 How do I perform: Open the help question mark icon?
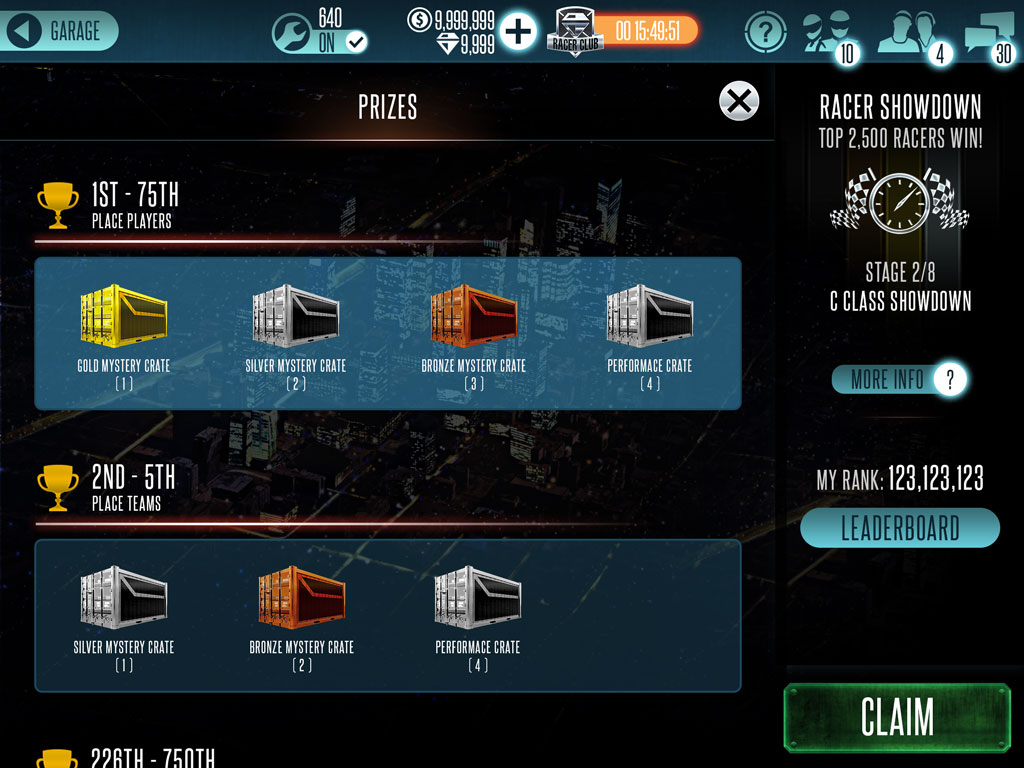tap(765, 33)
